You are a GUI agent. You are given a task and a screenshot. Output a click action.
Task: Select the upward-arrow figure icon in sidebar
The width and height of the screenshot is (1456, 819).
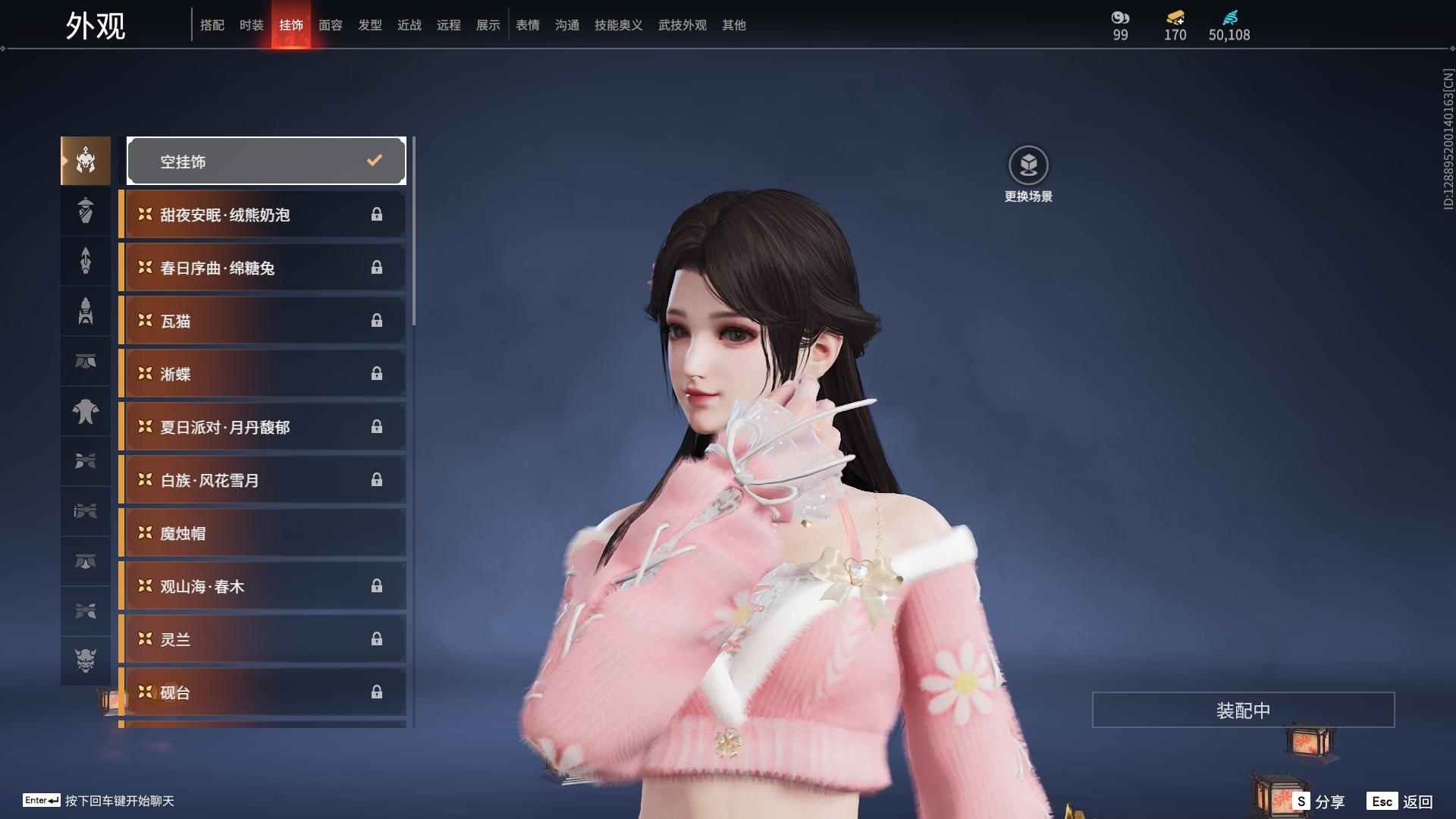click(x=85, y=261)
